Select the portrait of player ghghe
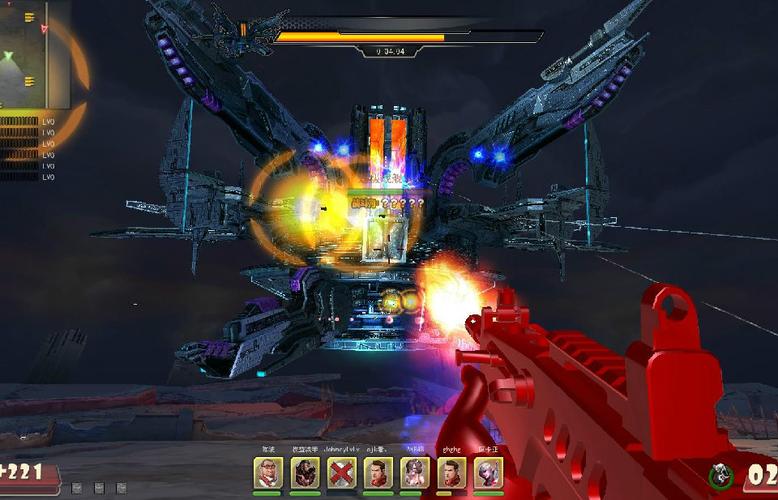The width and height of the screenshot is (778, 500). [451, 473]
